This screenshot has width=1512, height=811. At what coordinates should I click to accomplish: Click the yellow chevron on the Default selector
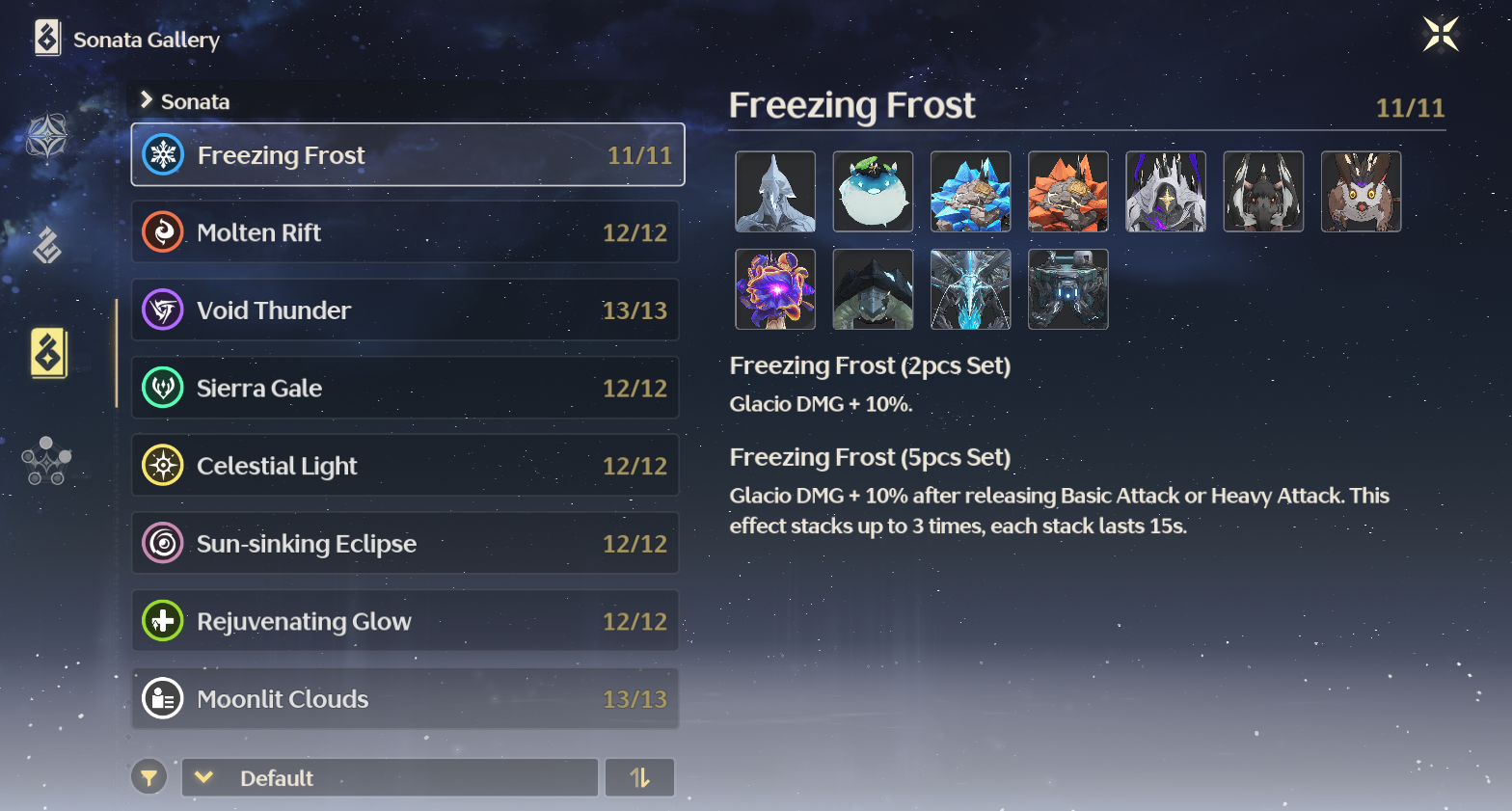pos(202,777)
